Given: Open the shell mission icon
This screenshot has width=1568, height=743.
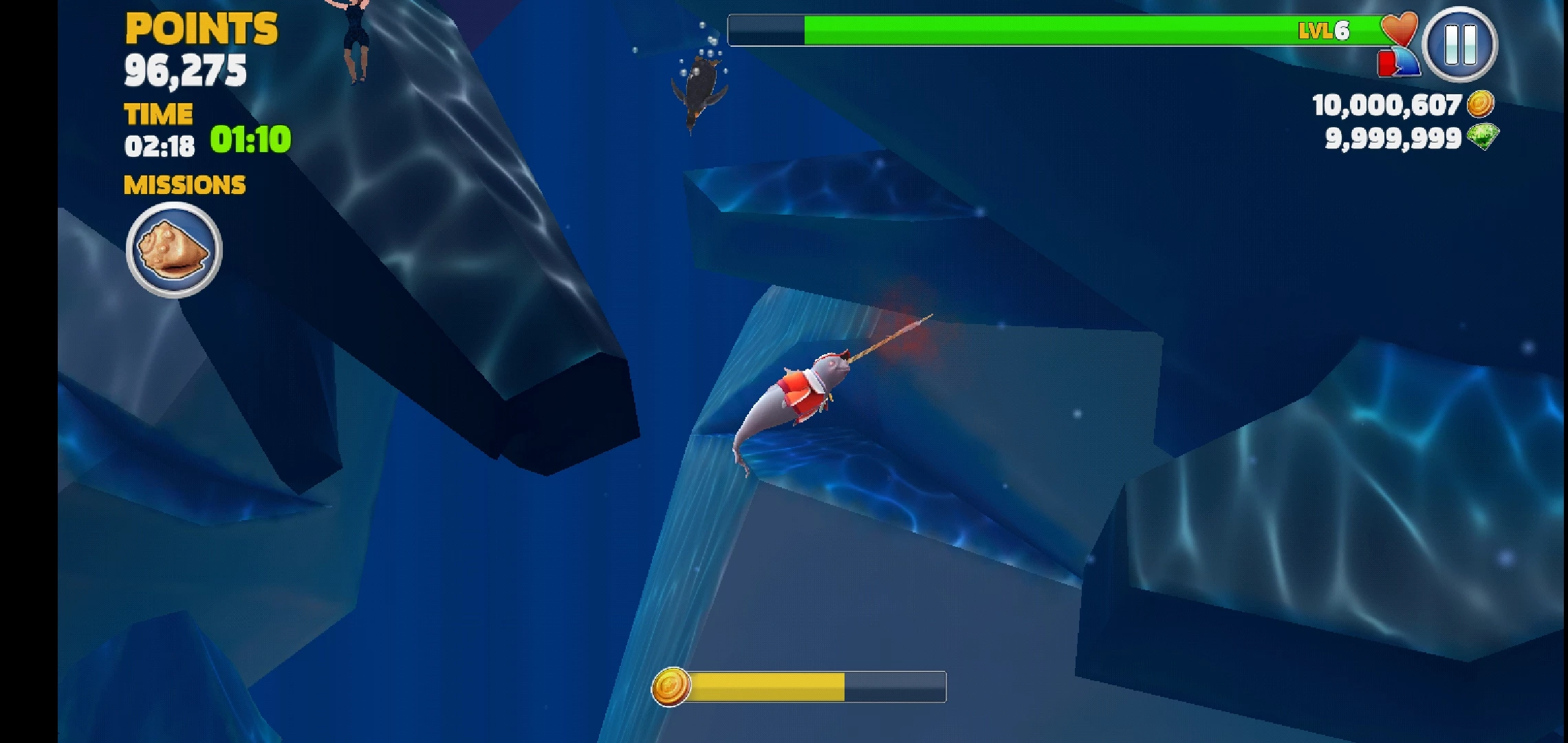Looking at the screenshot, I should 174,250.
